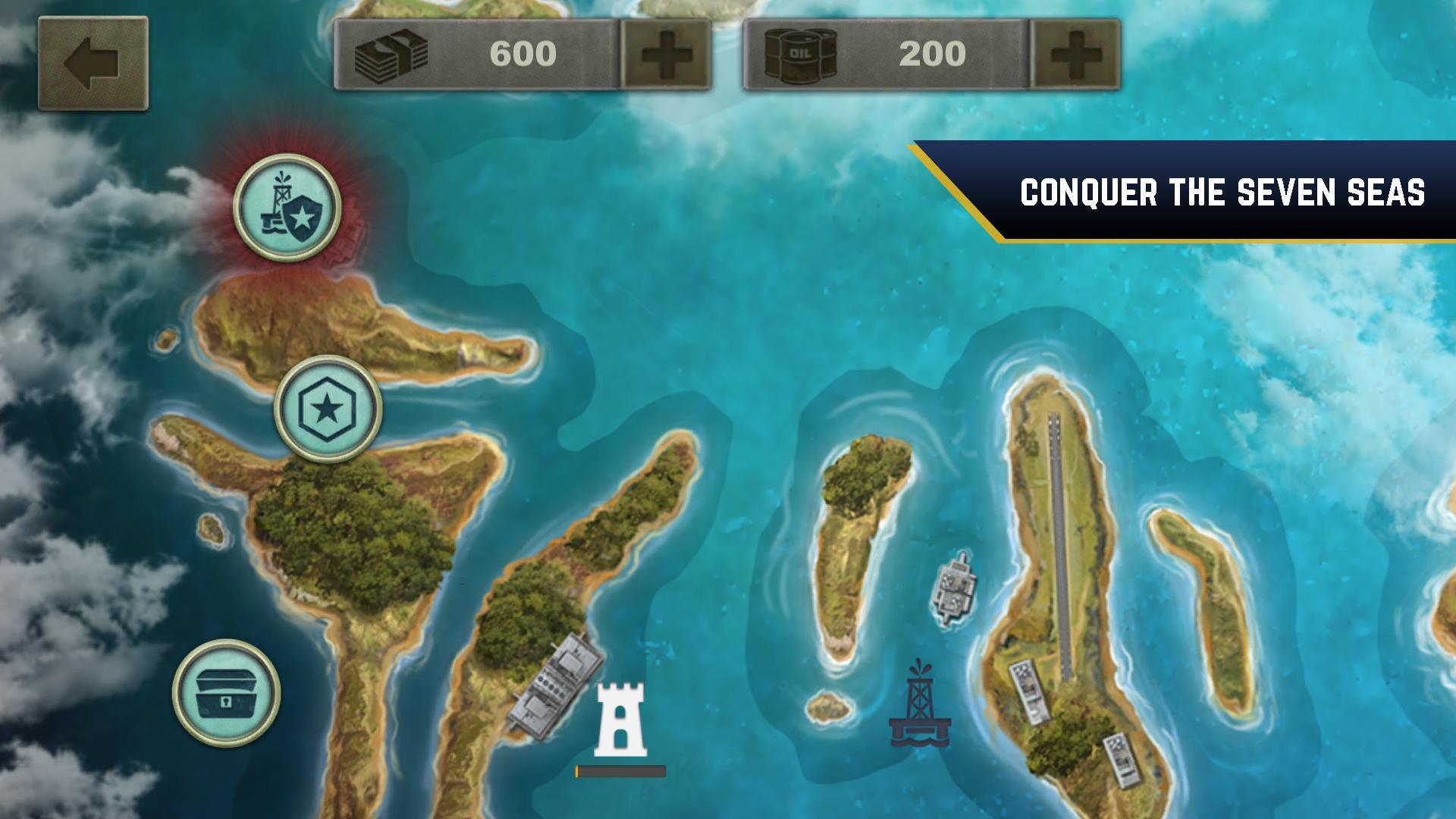Image resolution: width=1456 pixels, height=819 pixels.
Task: Click the oil amount showing 200
Action: click(x=931, y=53)
